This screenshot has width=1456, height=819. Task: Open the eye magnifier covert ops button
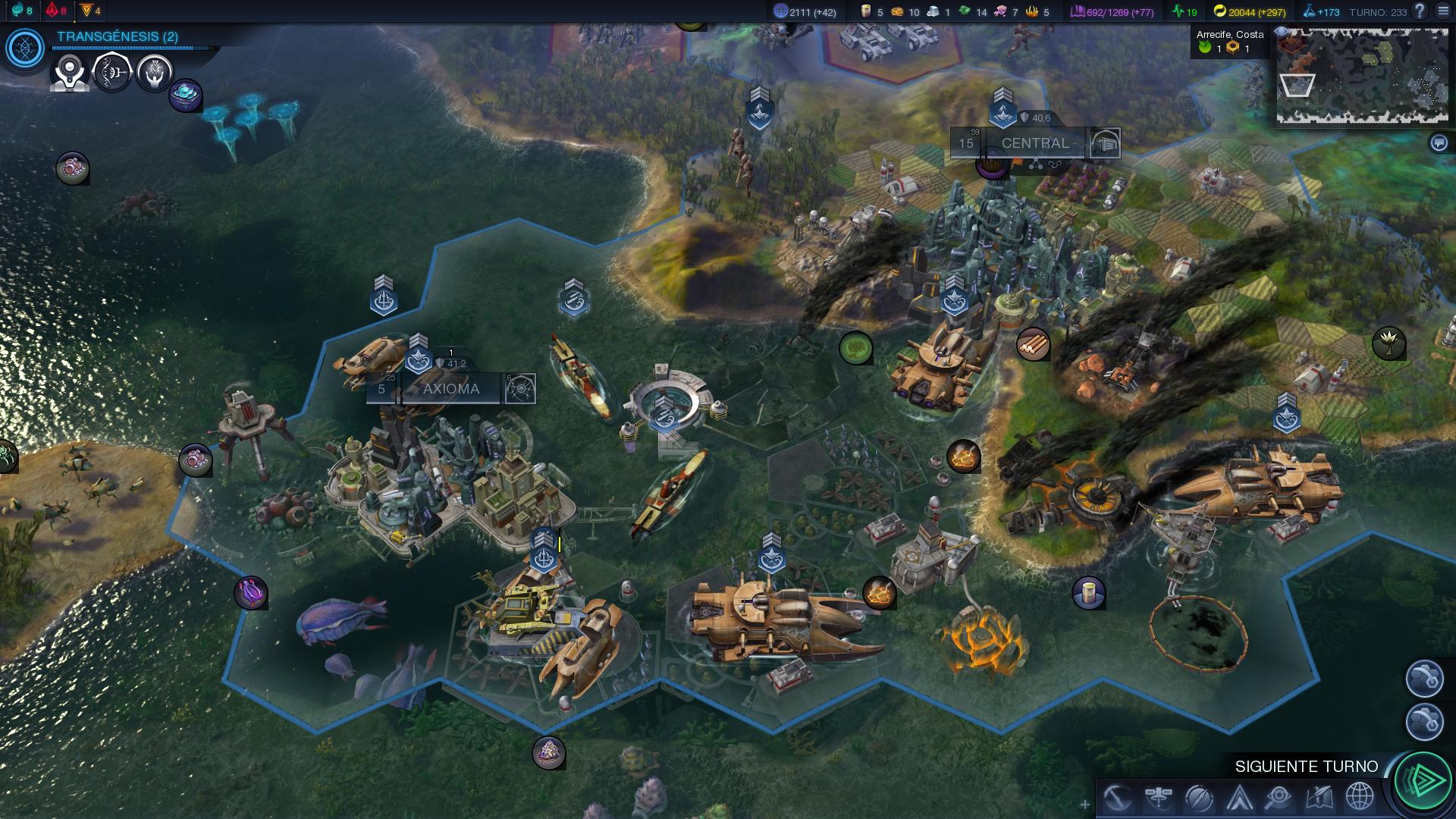point(1279,798)
